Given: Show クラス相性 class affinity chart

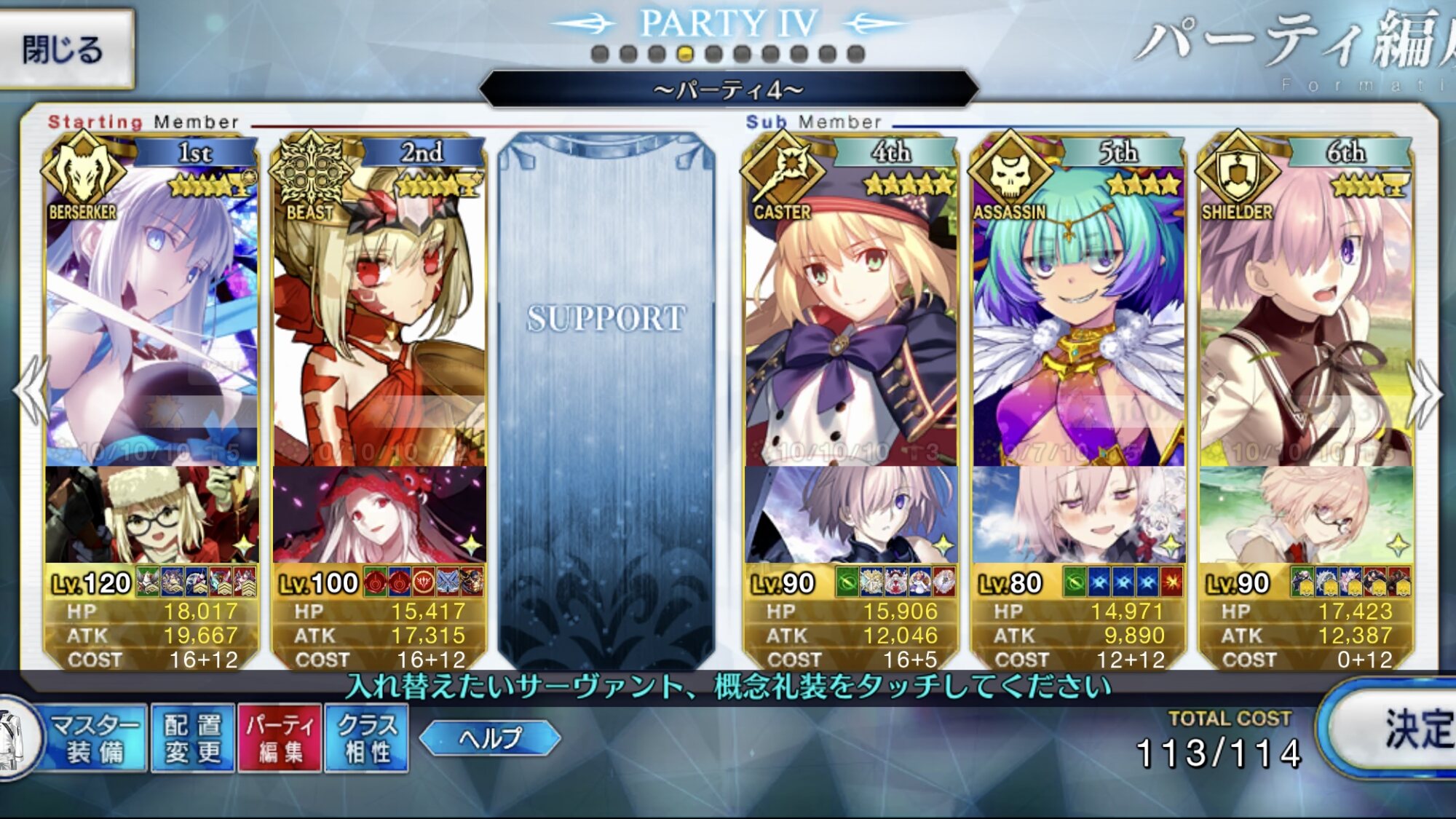Looking at the screenshot, I should tap(367, 738).
